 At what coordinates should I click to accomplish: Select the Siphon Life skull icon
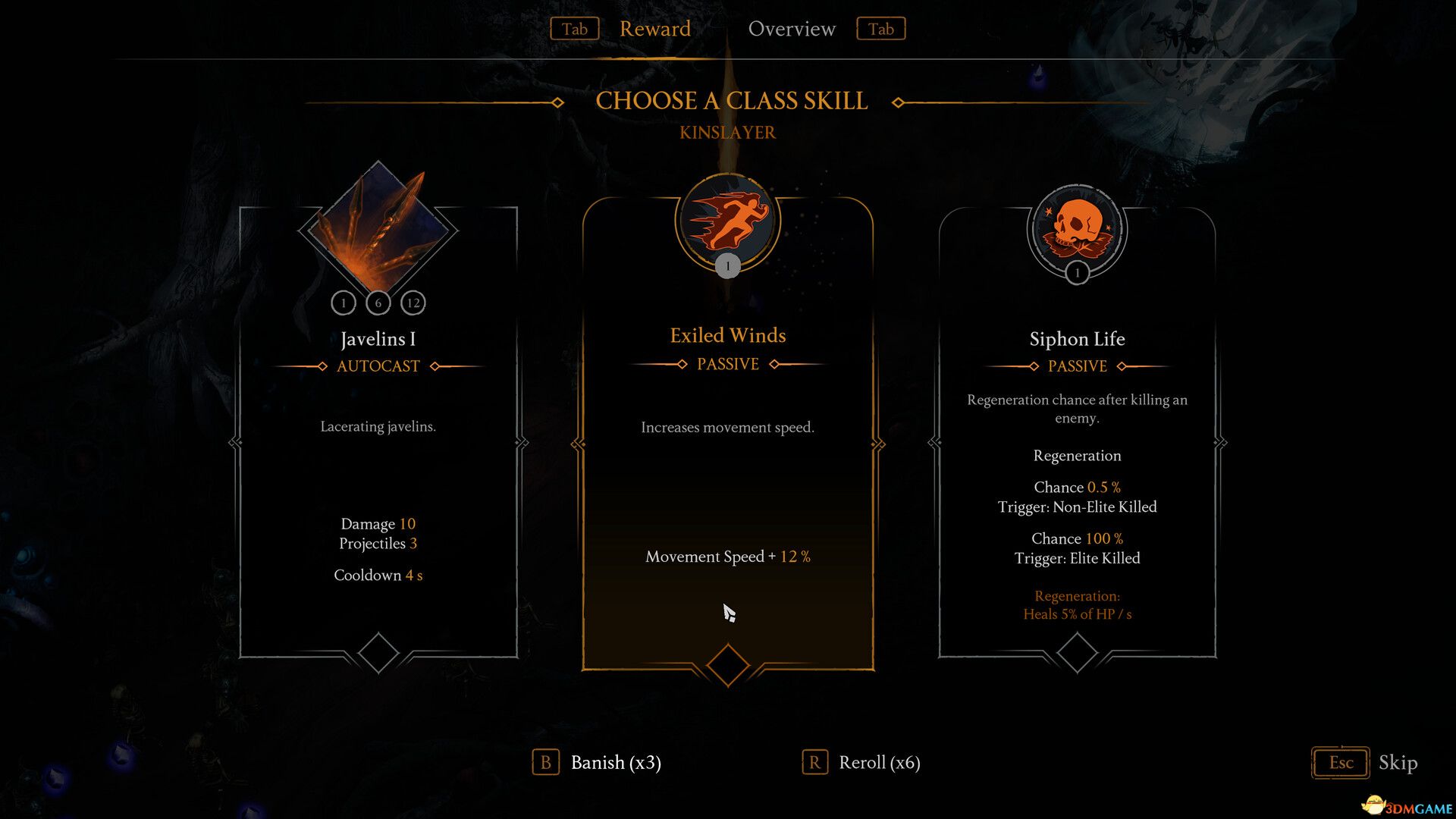(1076, 227)
